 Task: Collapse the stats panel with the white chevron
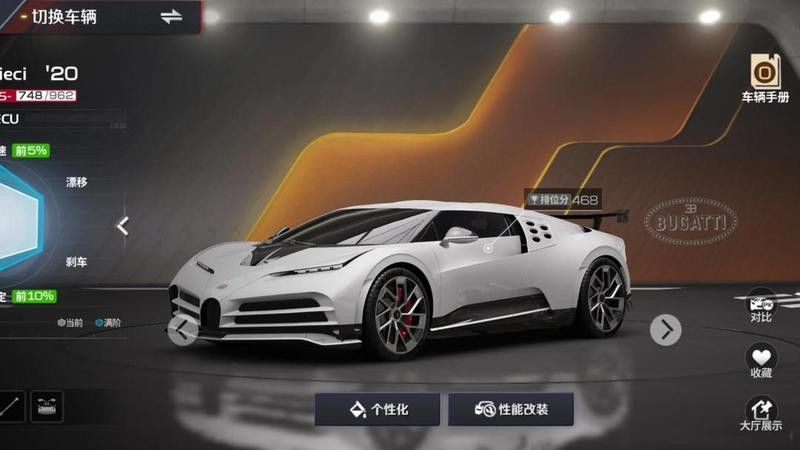[x=122, y=226]
